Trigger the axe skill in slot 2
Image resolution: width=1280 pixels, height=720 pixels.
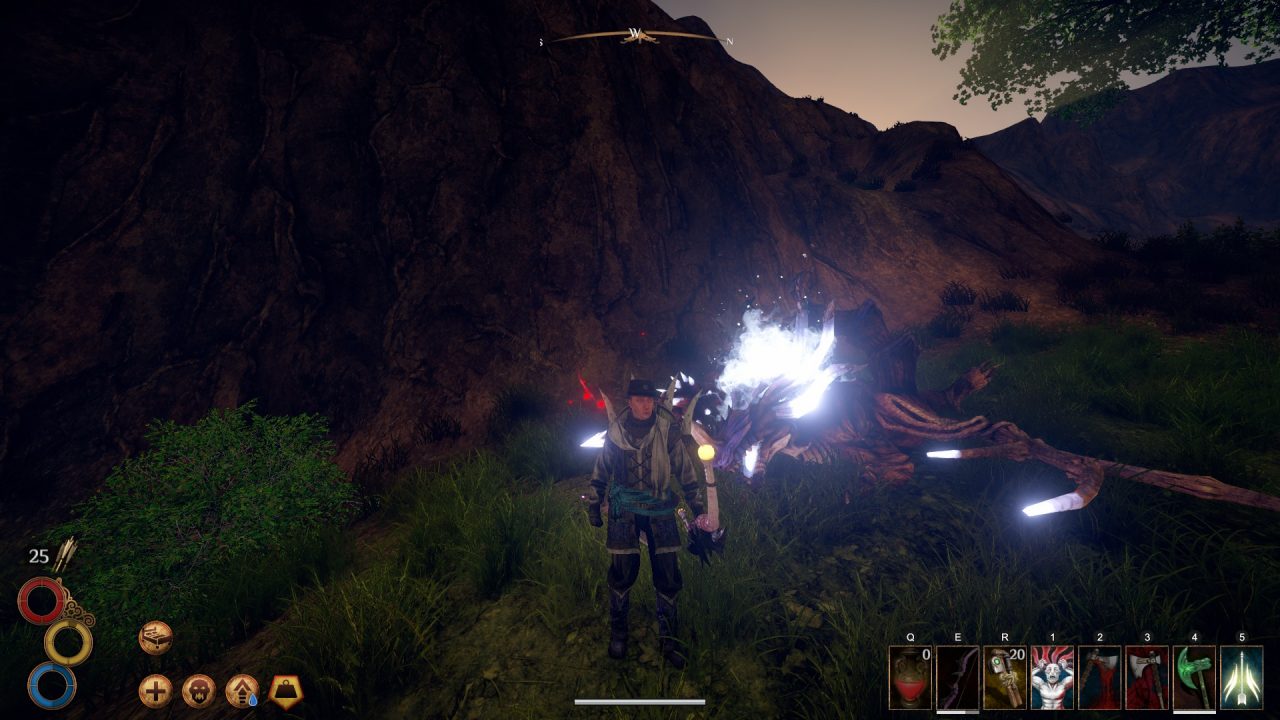pos(1099,677)
